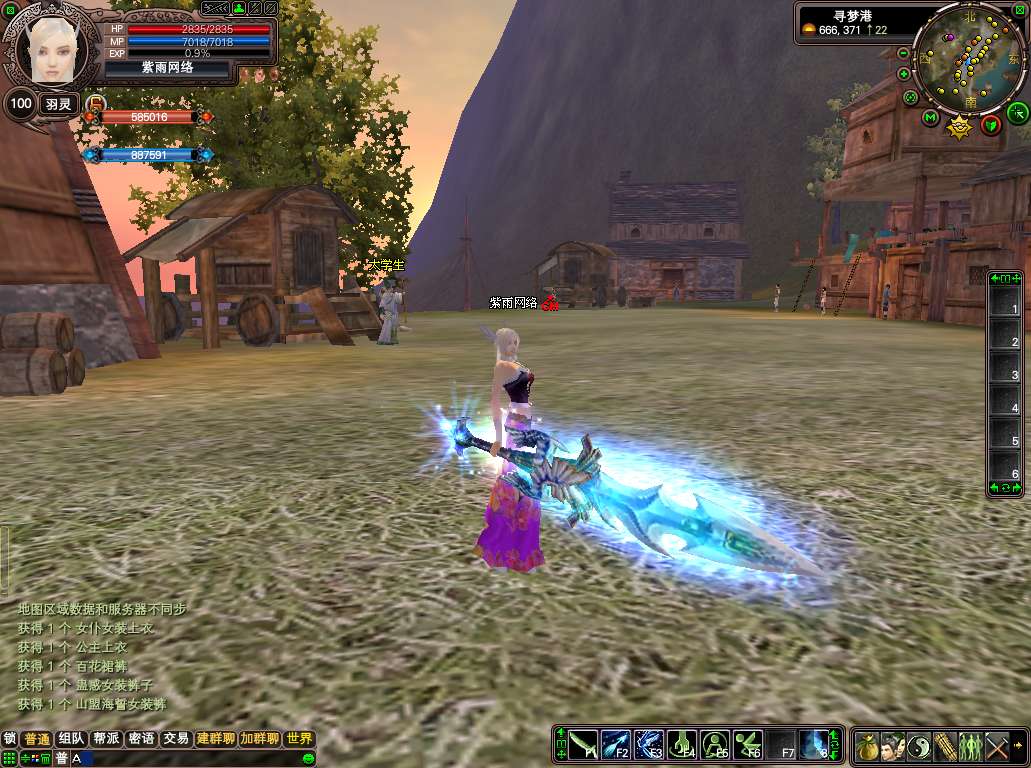Switch to 密语 whisper channel

pyautogui.click(x=141, y=739)
